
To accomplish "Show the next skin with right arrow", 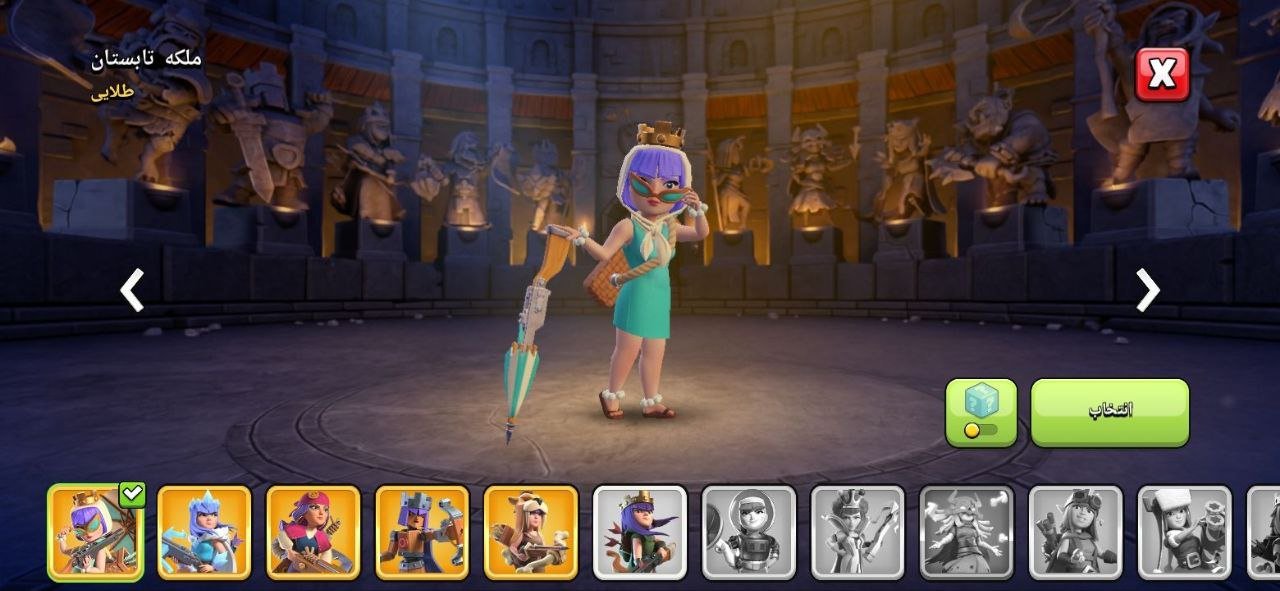I will tap(1147, 291).
